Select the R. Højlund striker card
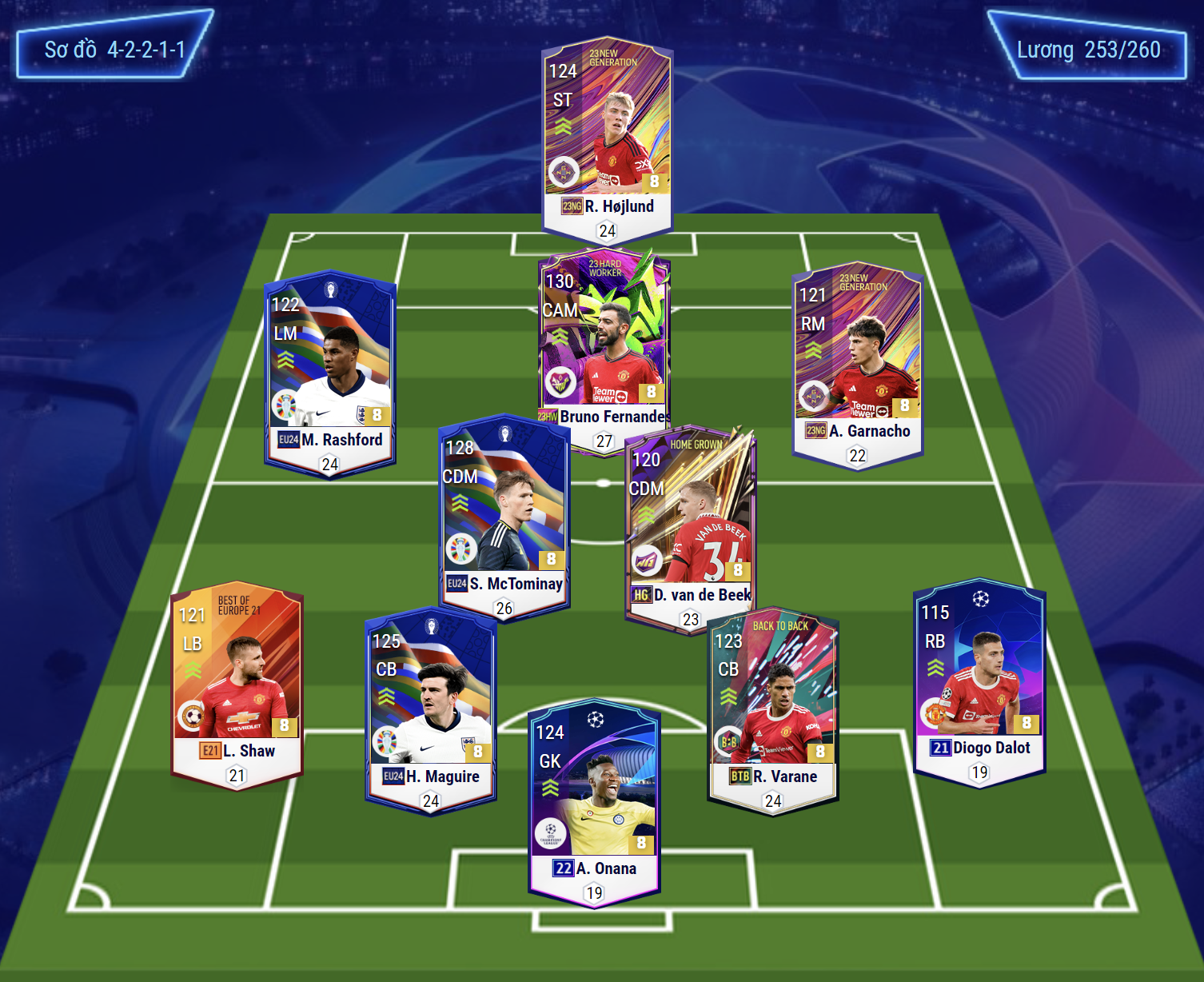This screenshot has height=982, width=1204. 608,136
